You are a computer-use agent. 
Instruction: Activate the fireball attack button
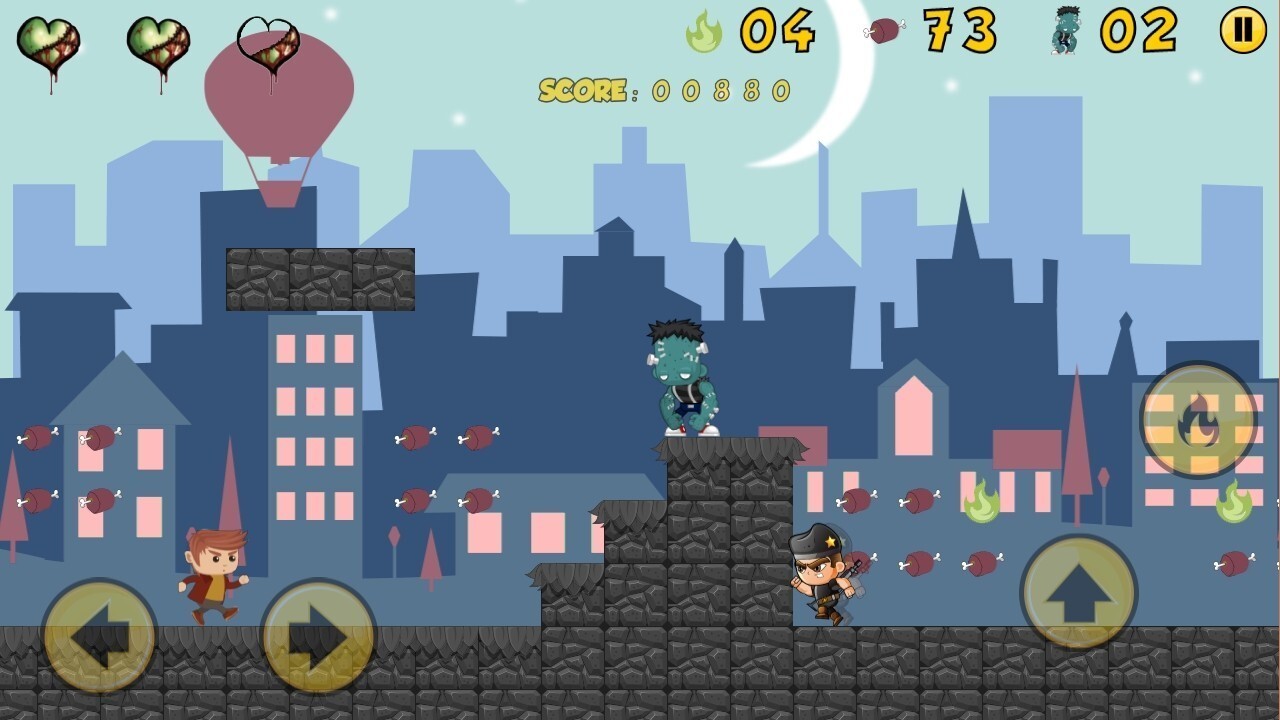click(x=1198, y=420)
